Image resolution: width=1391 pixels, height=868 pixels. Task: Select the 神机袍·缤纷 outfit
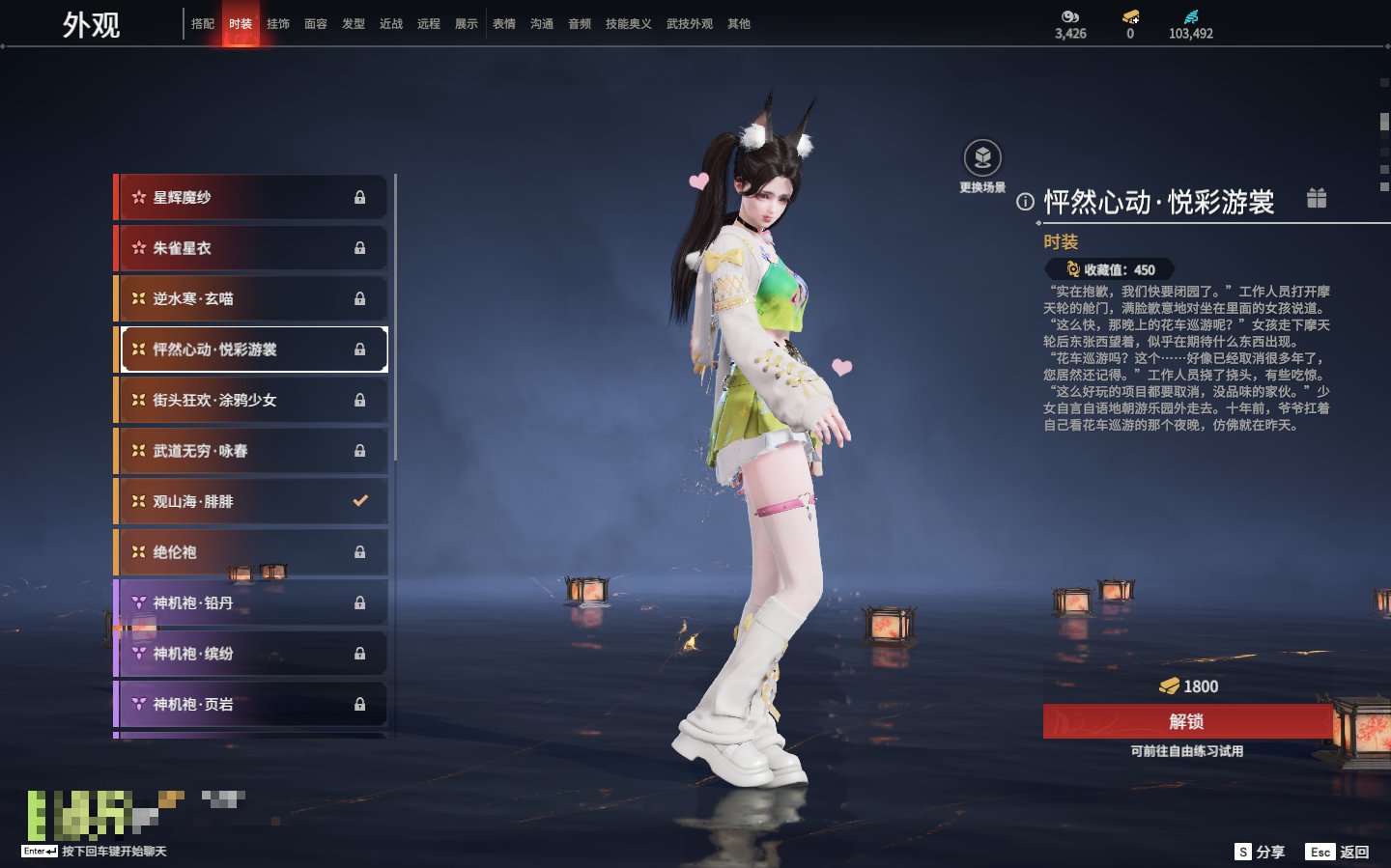[x=251, y=654]
